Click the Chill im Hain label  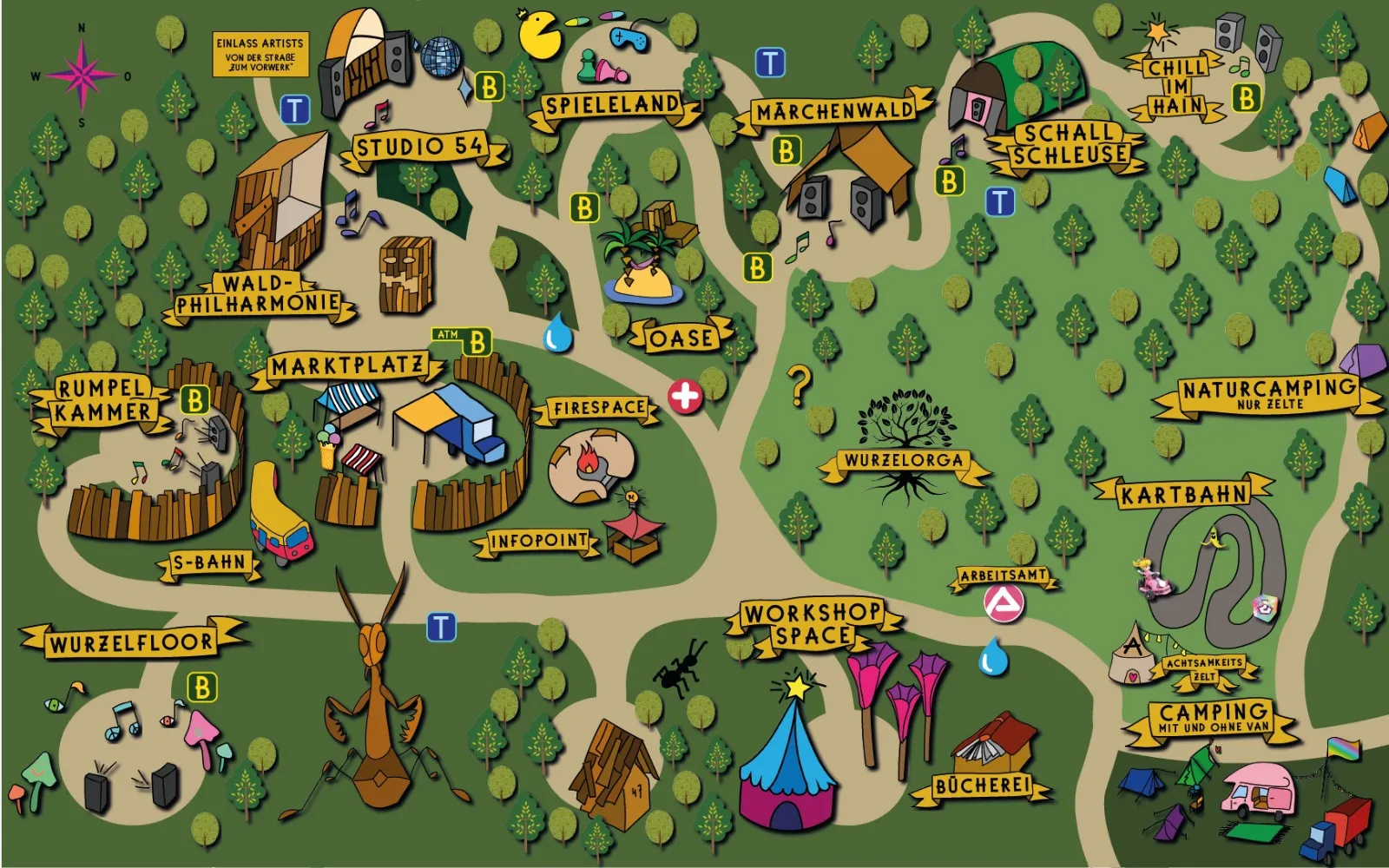pos(1177,87)
